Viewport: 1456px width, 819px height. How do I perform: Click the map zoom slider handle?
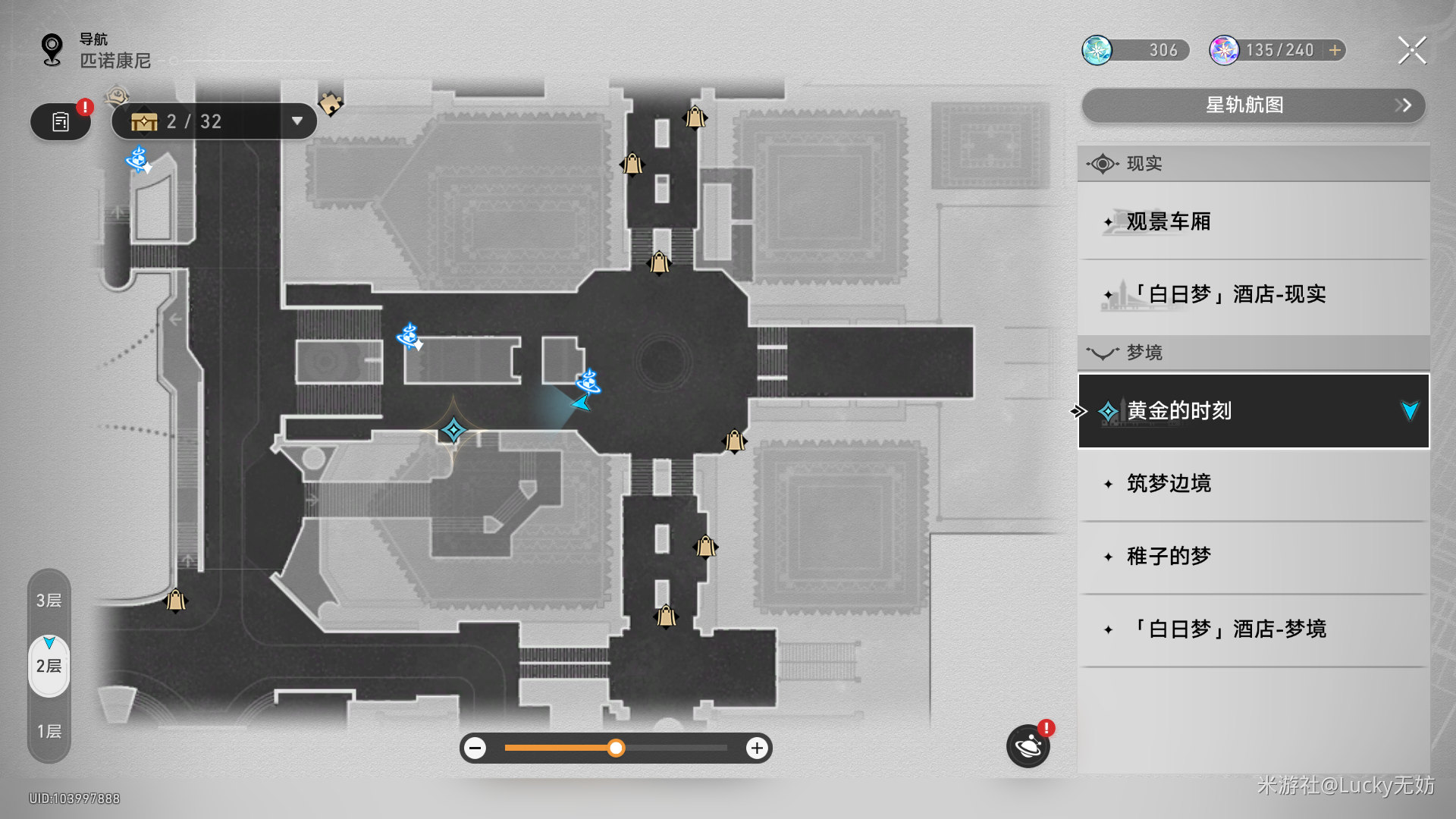tap(616, 748)
